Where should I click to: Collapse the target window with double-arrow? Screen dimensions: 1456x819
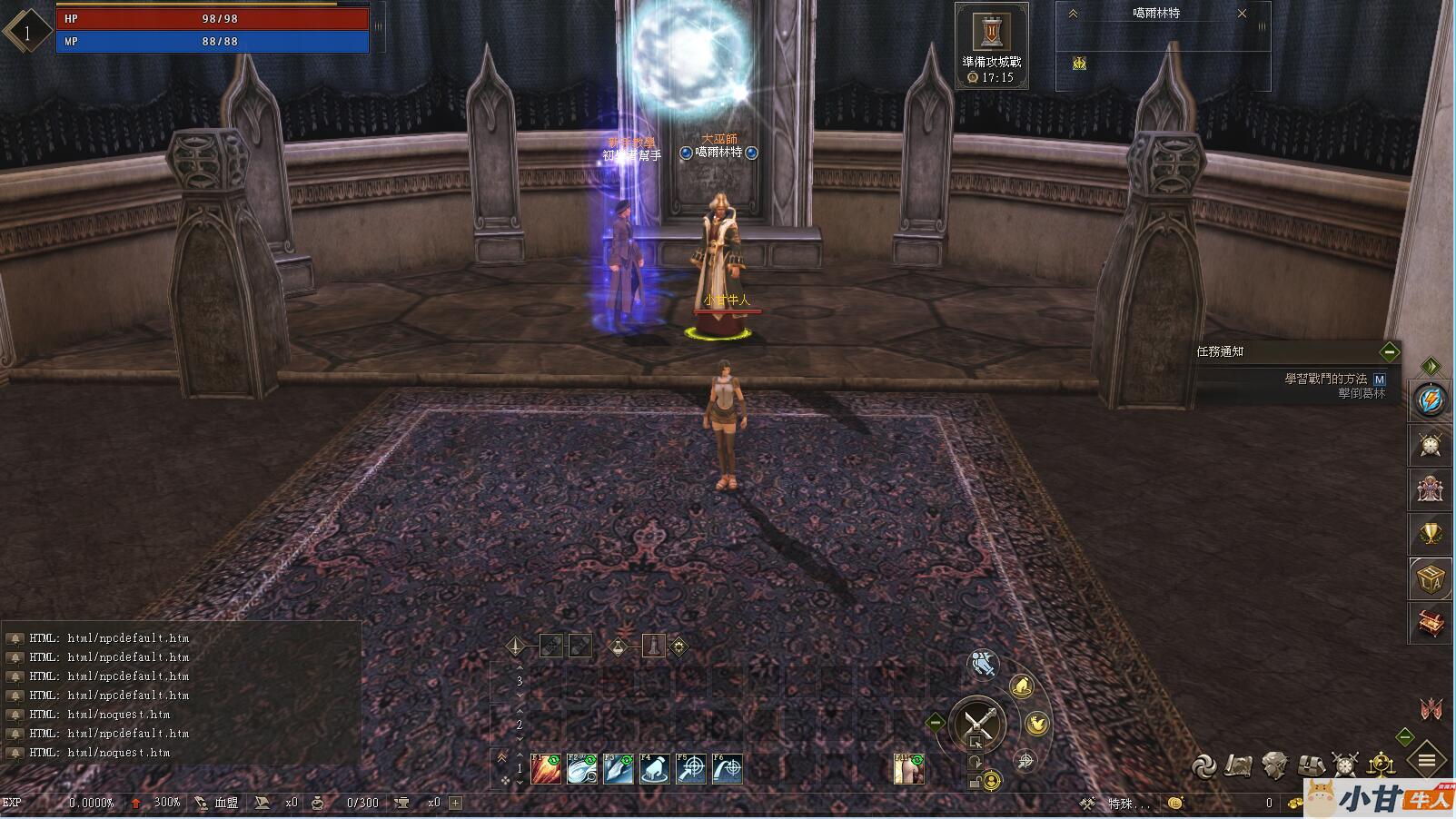(x=1073, y=14)
